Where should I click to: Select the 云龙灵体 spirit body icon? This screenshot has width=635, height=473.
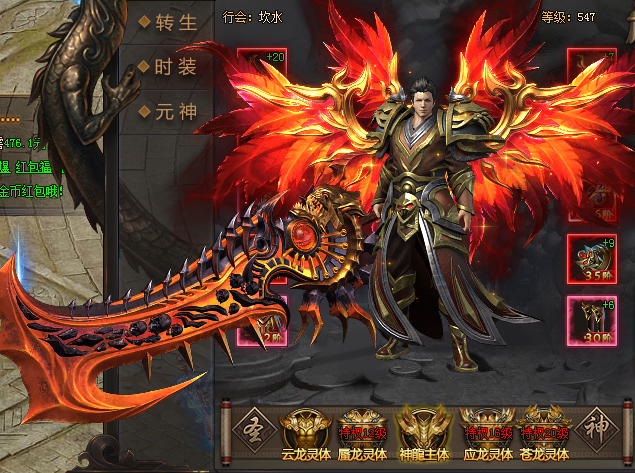pyautogui.click(x=301, y=429)
